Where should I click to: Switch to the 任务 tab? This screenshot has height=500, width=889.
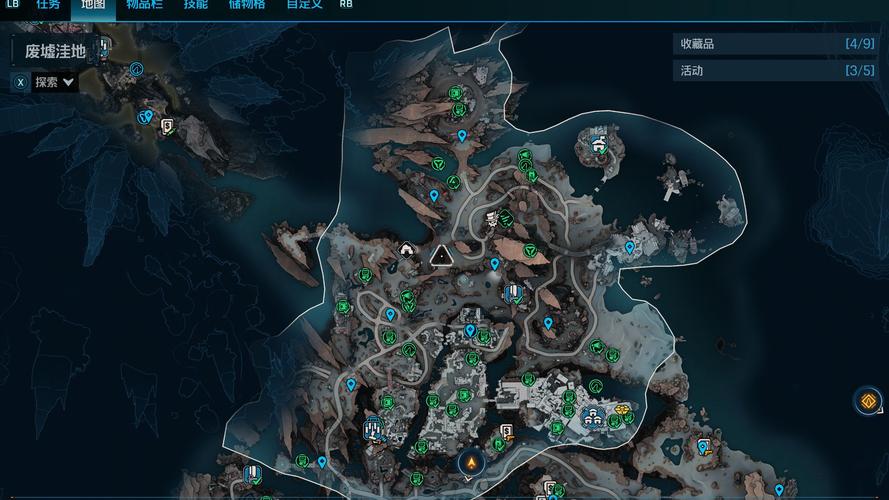tap(48, 5)
